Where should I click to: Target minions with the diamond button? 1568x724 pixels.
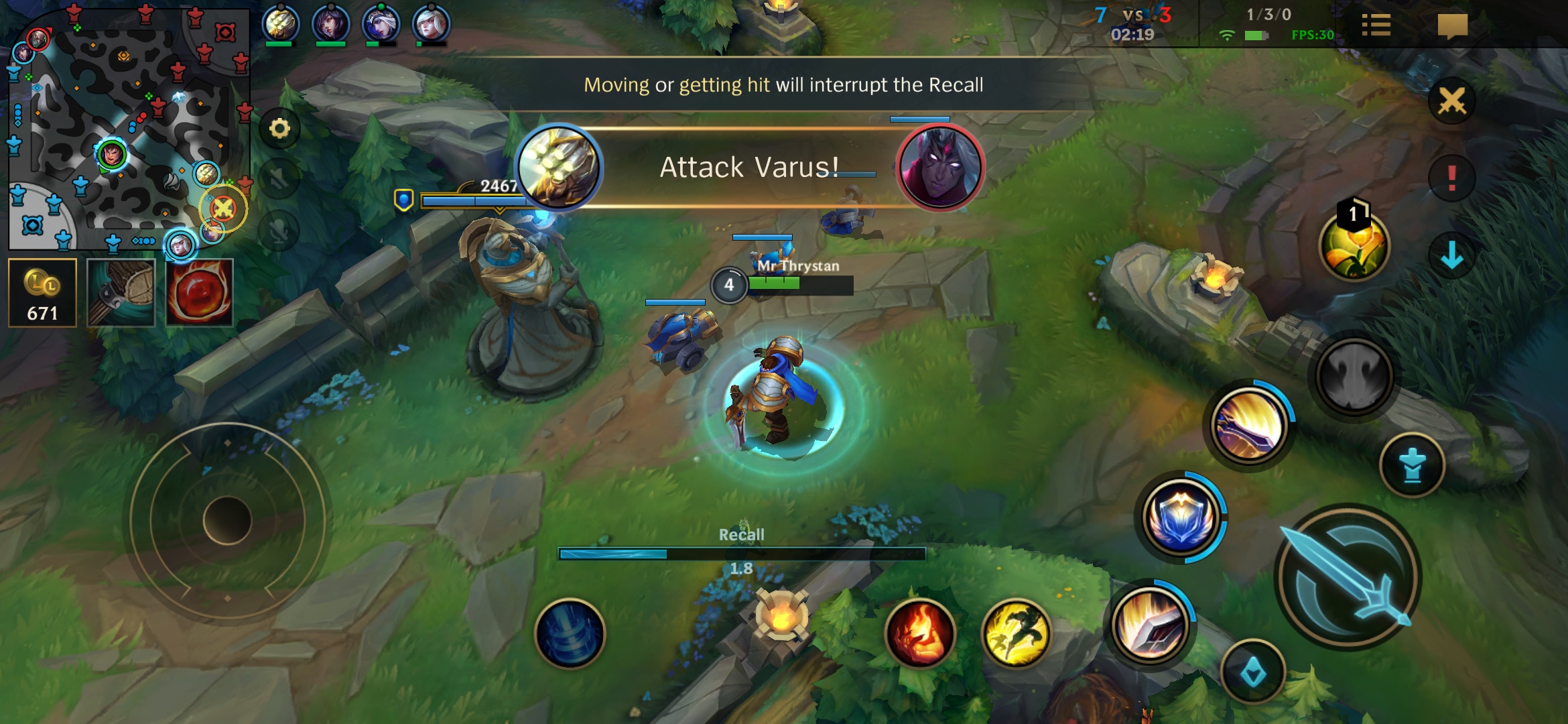[x=1253, y=672]
